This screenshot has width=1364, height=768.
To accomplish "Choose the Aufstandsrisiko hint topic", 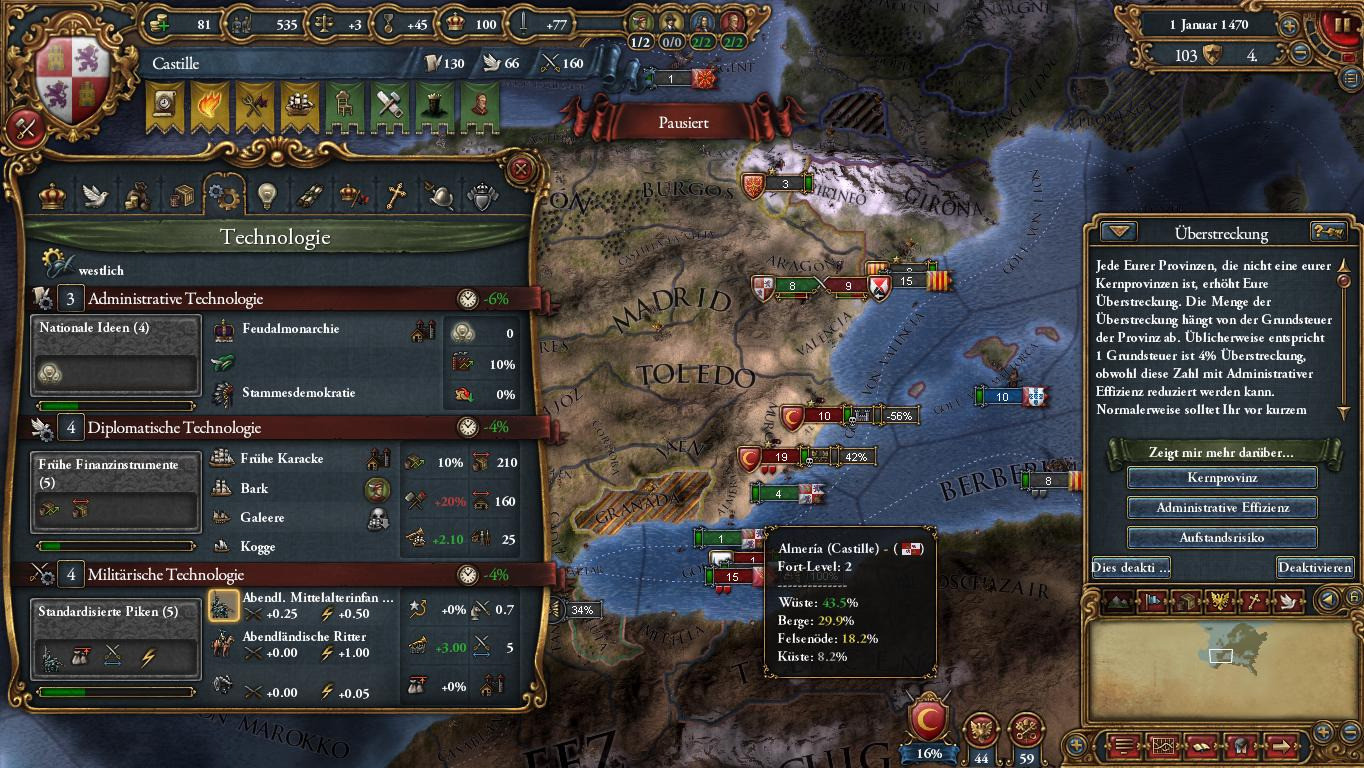I will pos(1221,537).
